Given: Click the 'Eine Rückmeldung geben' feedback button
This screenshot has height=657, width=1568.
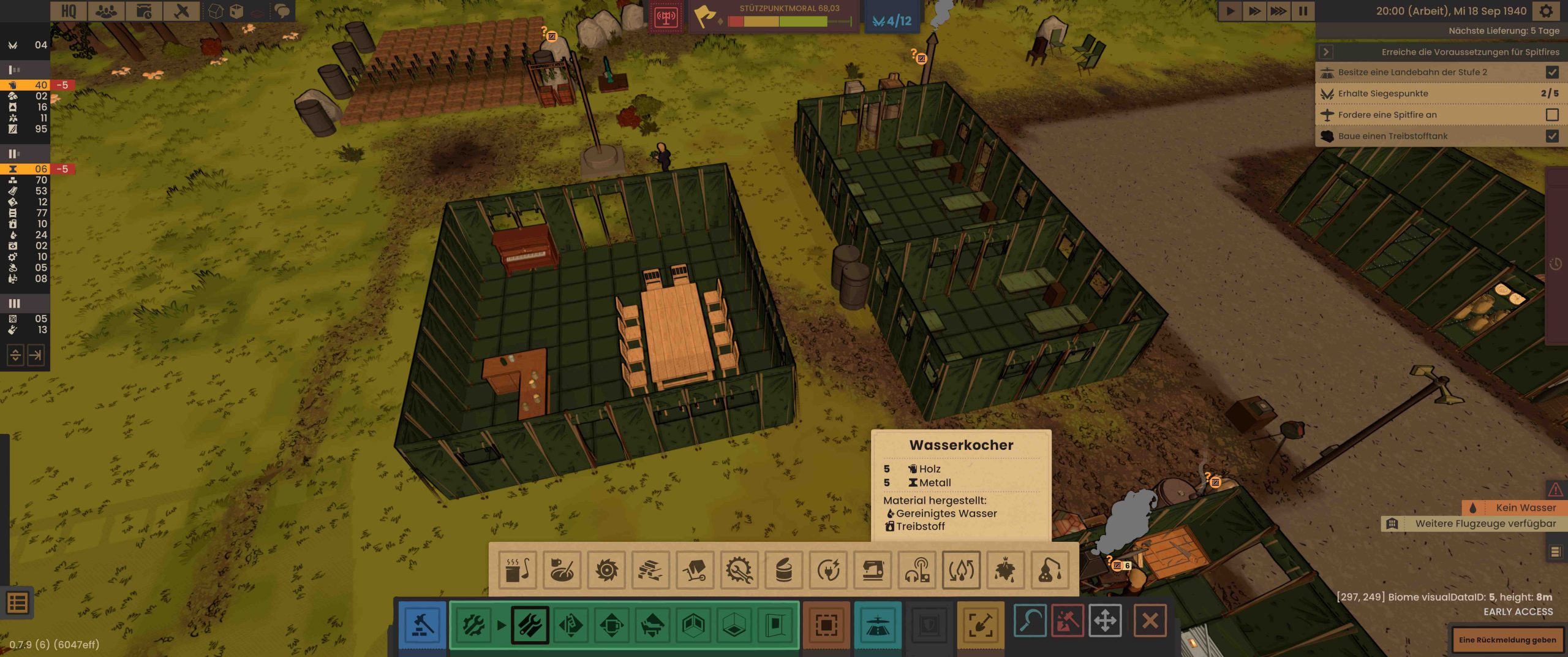Looking at the screenshot, I should [x=1507, y=640].
